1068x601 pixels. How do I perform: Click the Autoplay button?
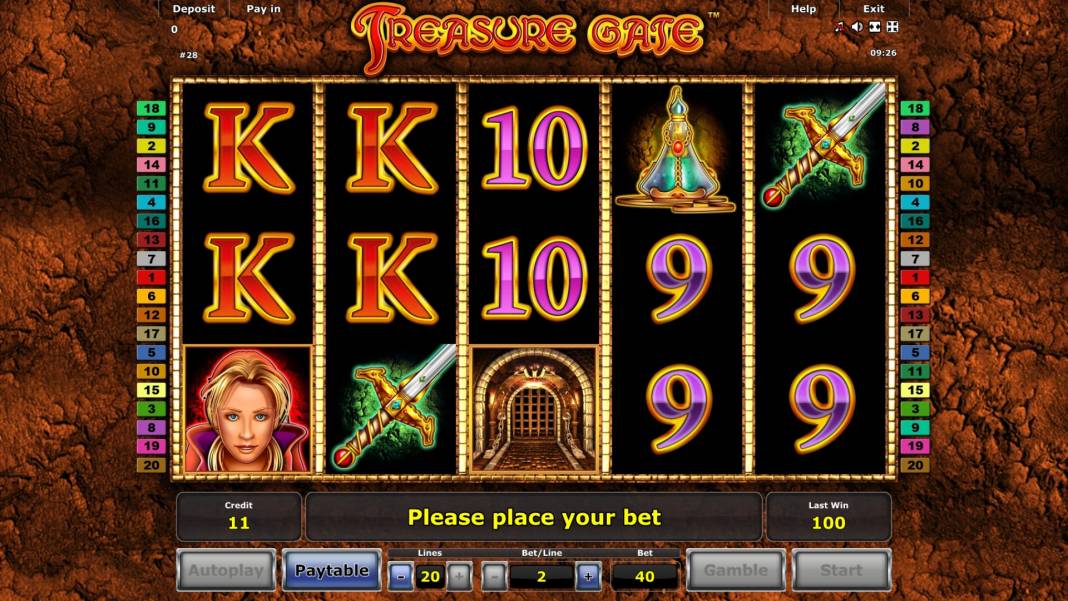pyautogui.click(x=226, y=570)
